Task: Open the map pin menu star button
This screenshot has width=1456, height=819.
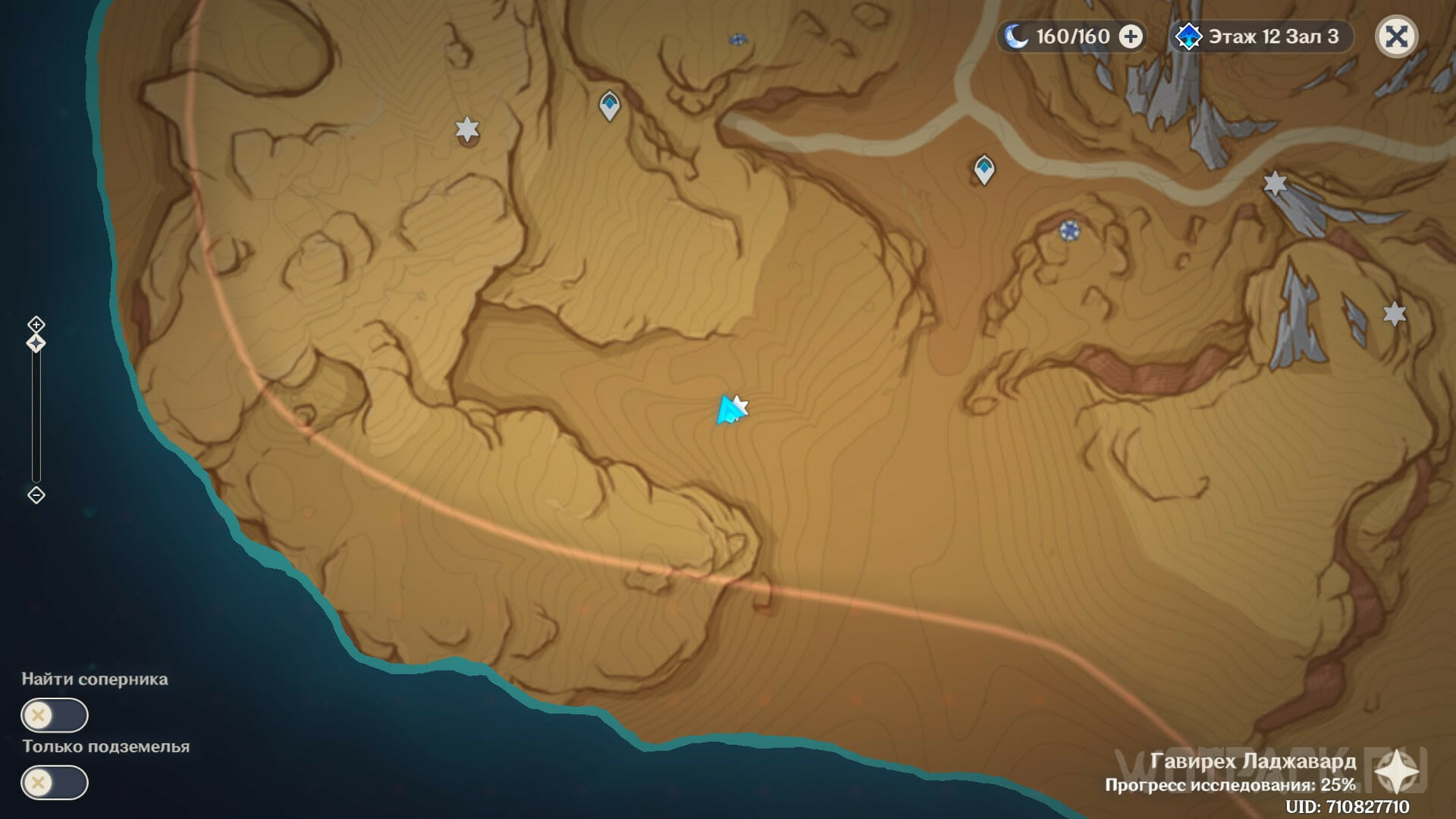Action: point(1396,775)
